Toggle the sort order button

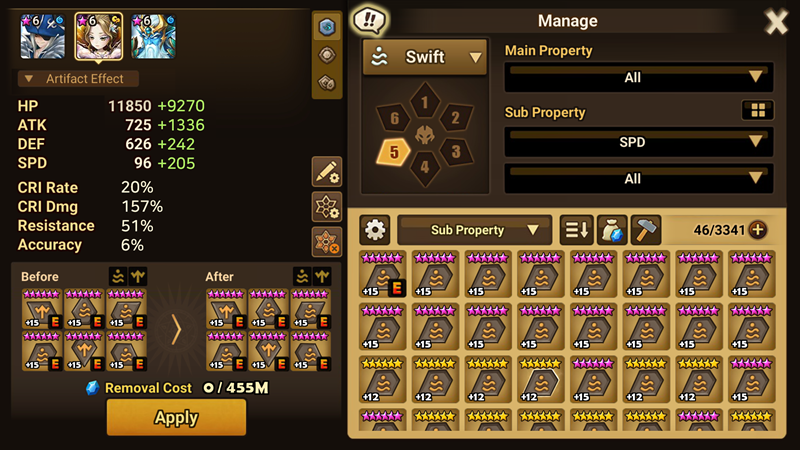(575, 230)
